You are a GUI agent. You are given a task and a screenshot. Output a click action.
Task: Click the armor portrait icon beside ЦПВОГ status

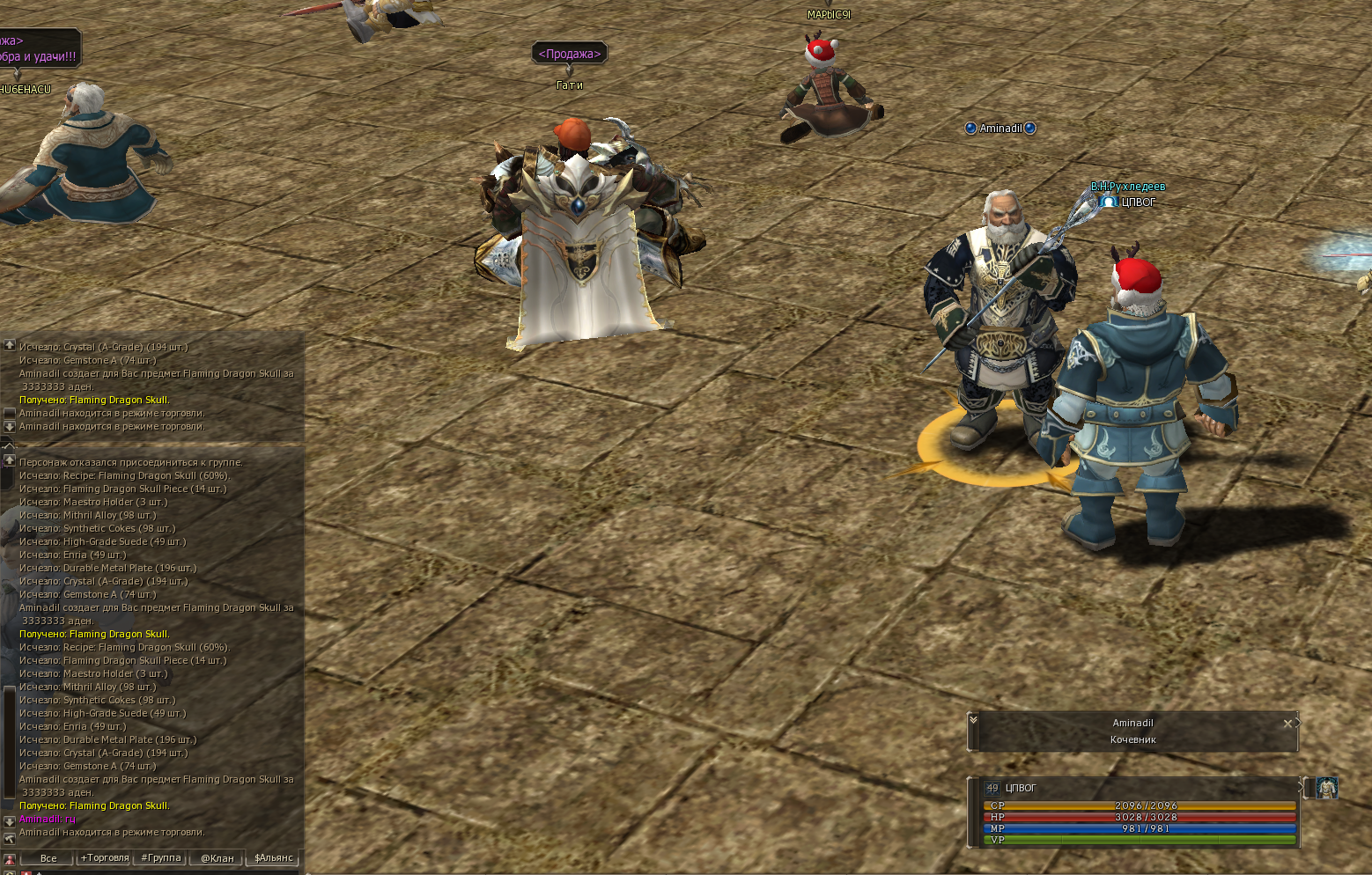pos(1326,788)
